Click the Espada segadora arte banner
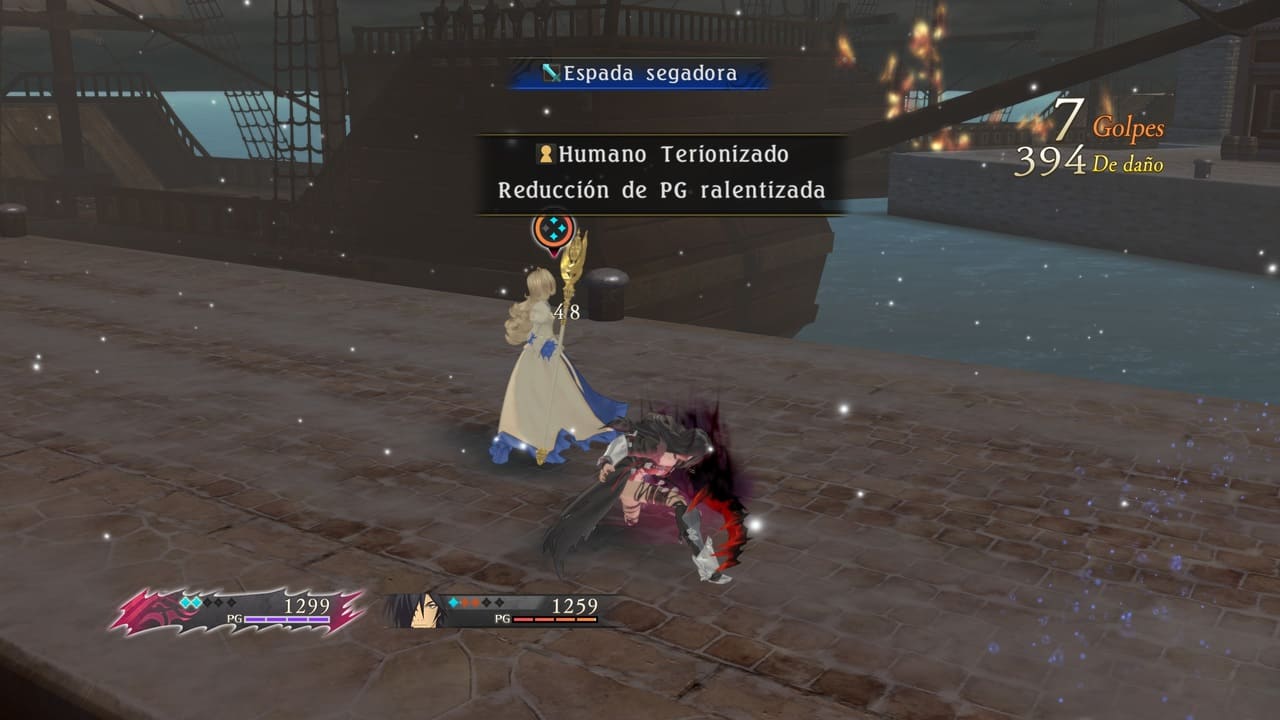Image resolution: width=1280 pixels, height=720 pixels. (x=640, y=73)
